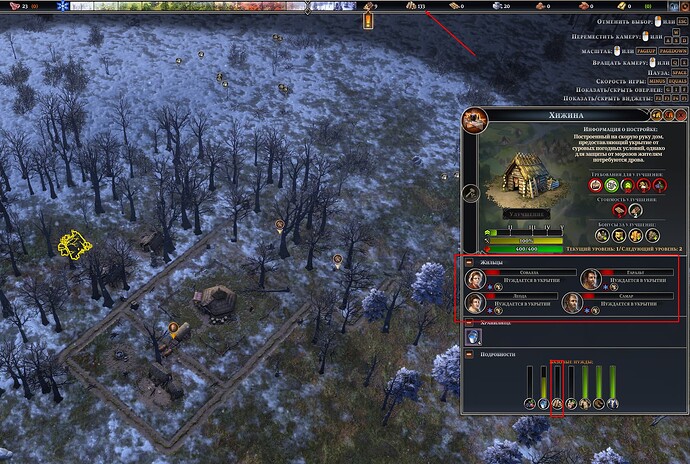Select resident Лešда's portrait in Жильцы list

(x=474, y=303)
